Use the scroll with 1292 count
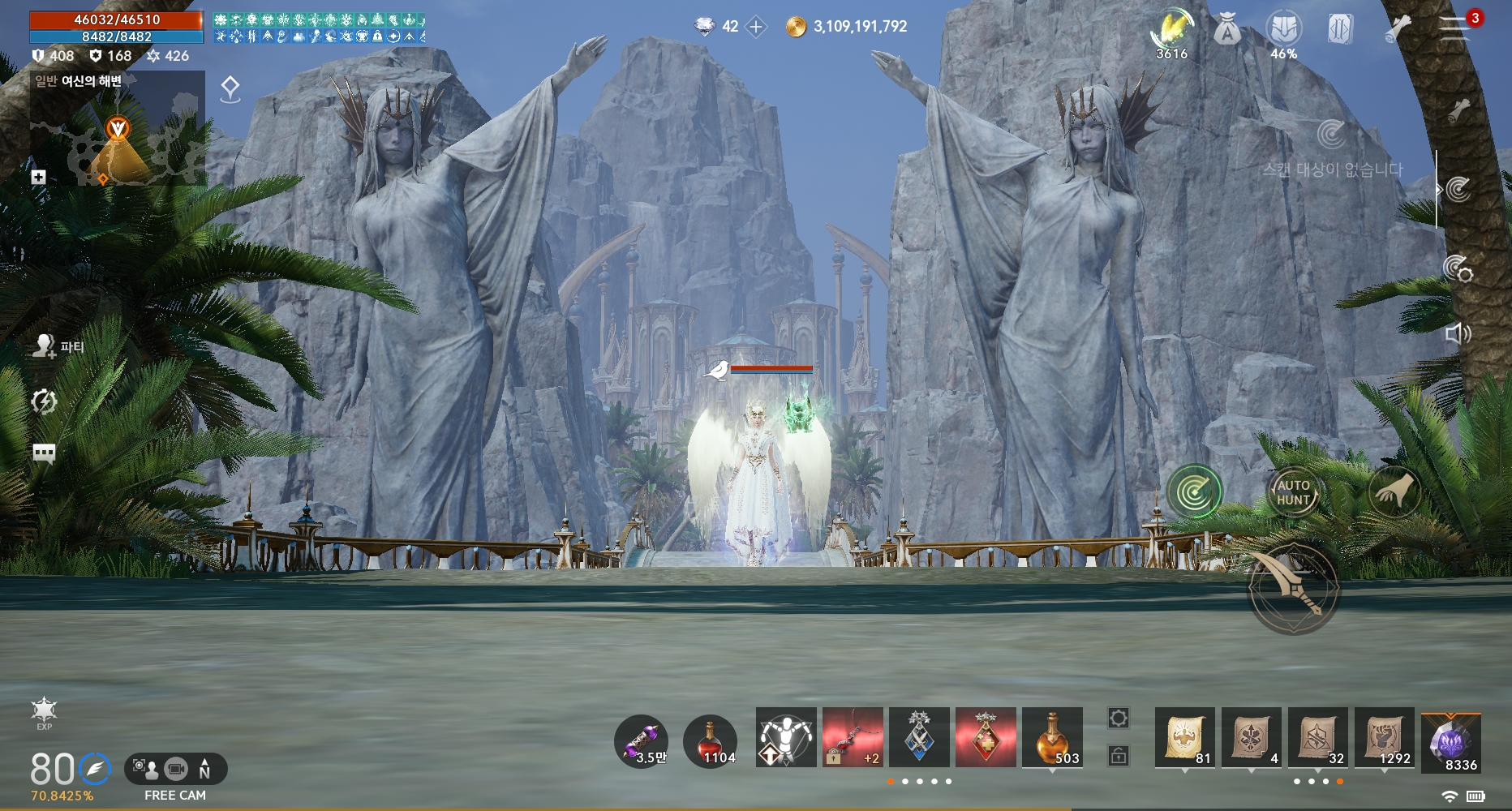Viewport: 1512px width, 811px height. click(1385, 737)
